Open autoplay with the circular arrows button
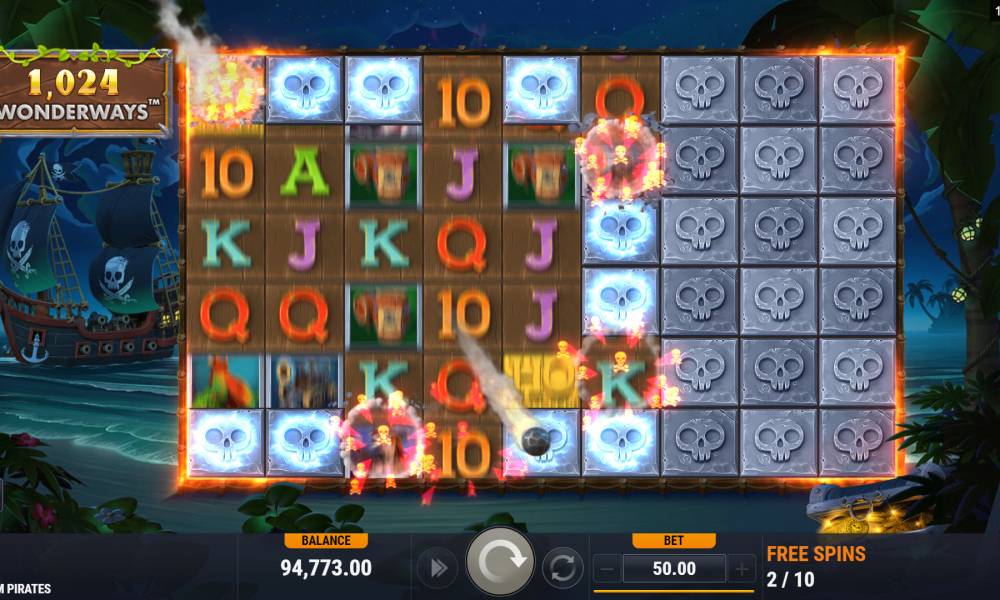Image resolution: width=1000 pixels, height=600 pixels. [x=563, y=568]
